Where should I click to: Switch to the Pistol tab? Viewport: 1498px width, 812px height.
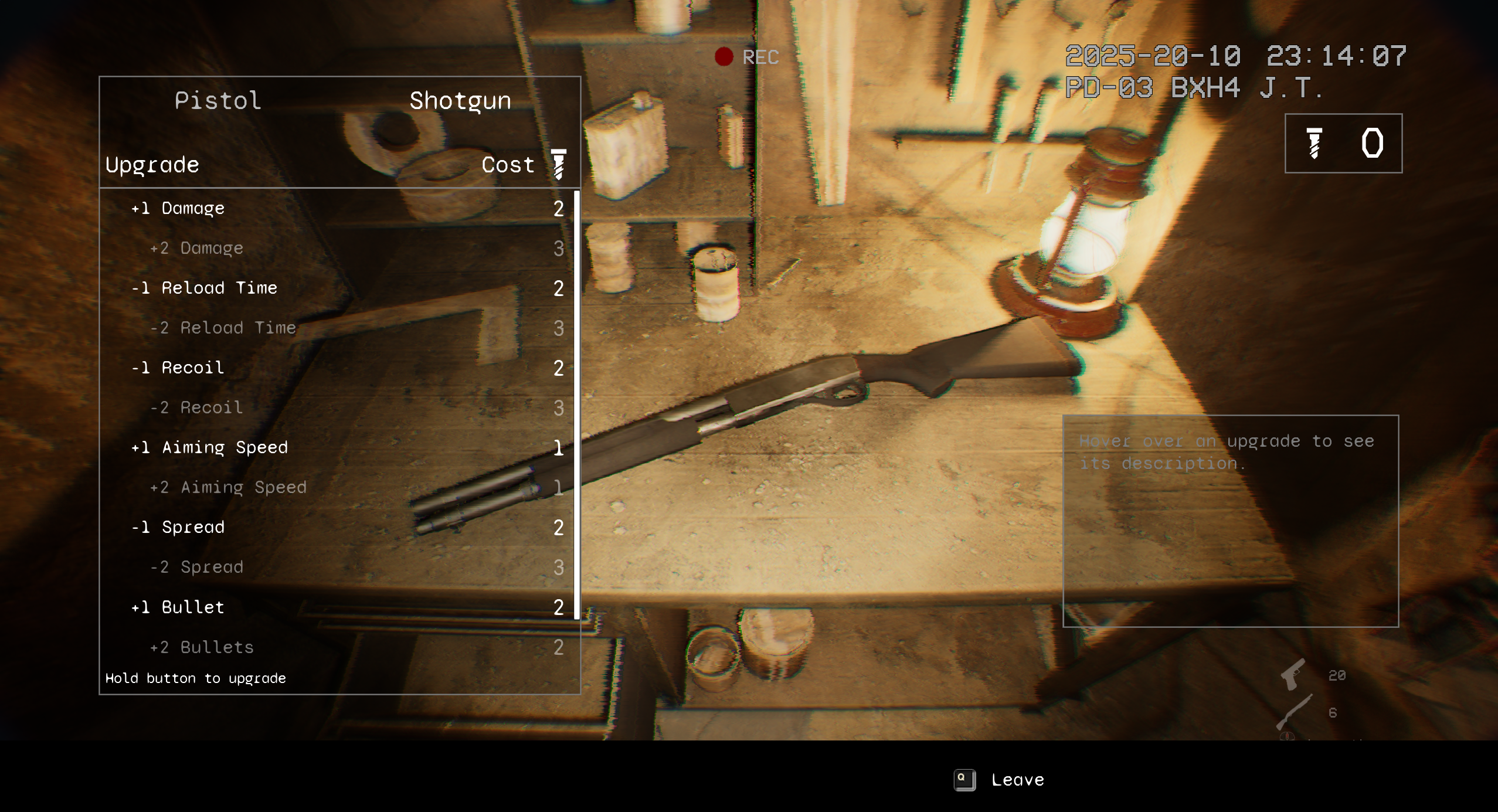218,101
